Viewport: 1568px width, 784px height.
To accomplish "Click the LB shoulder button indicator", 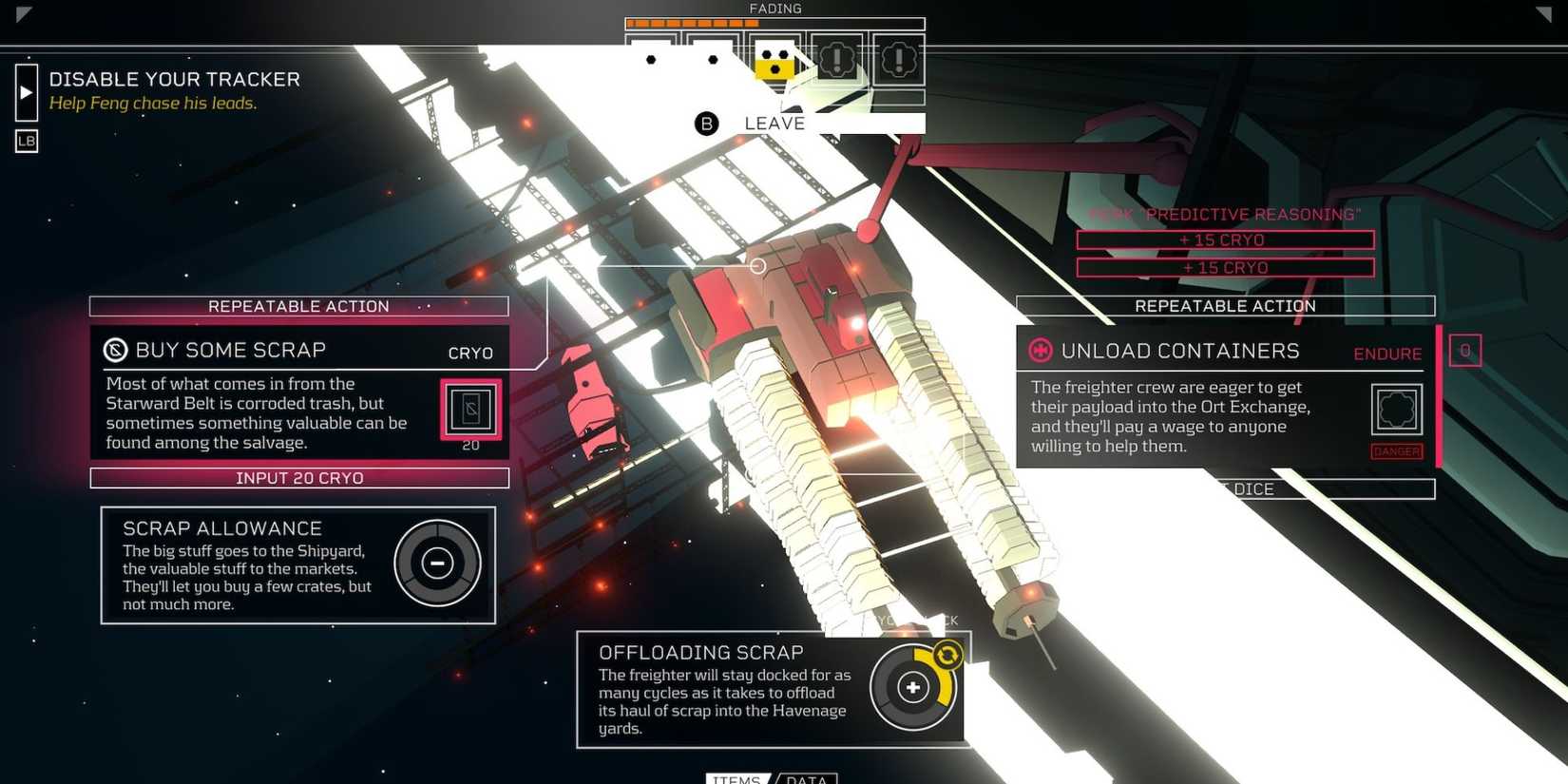I will tap(26, 141).
